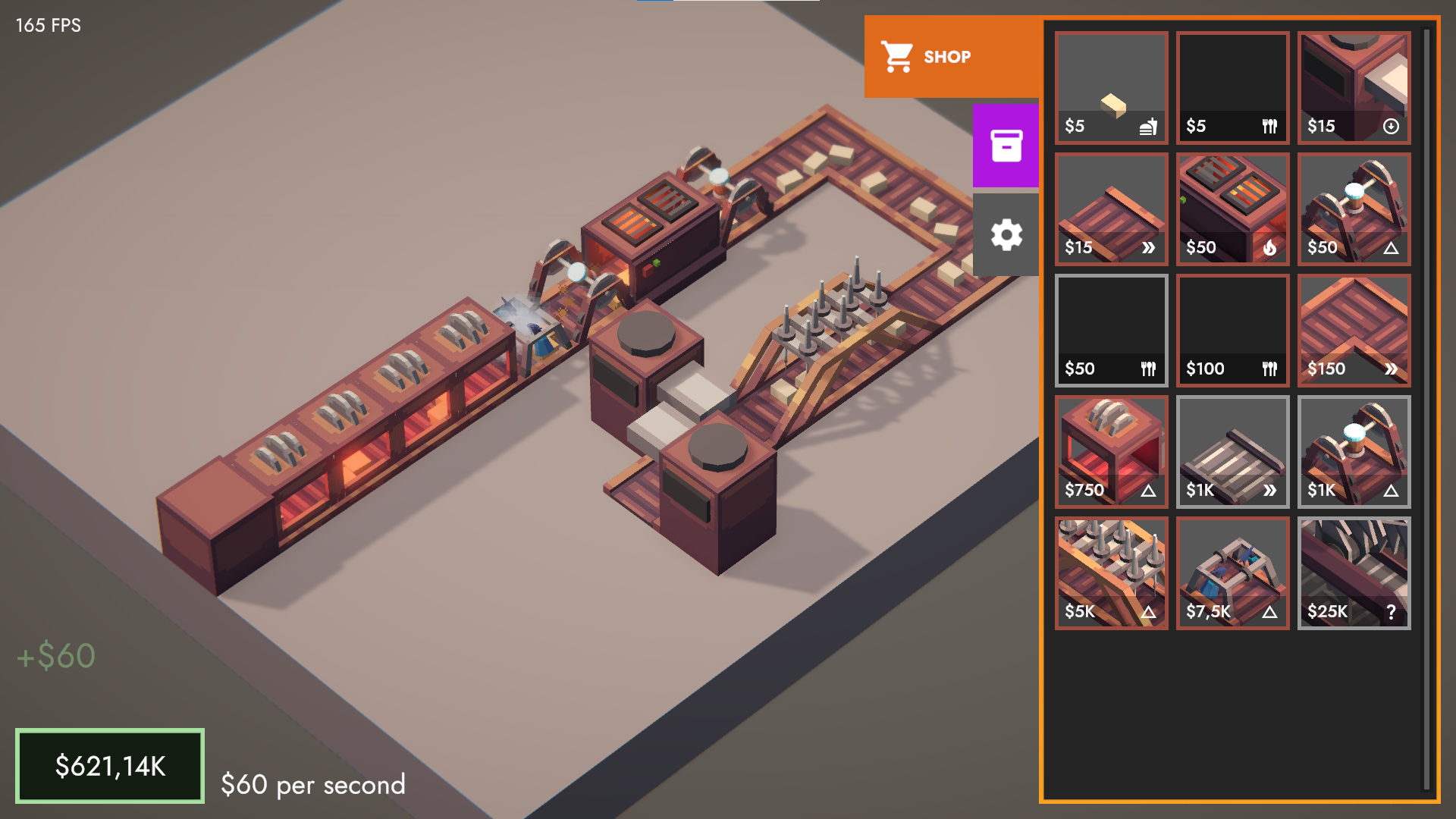1456x819 pixels.
Task: Select the $50 double grill oven
Action: click(x=1232, y=209)
